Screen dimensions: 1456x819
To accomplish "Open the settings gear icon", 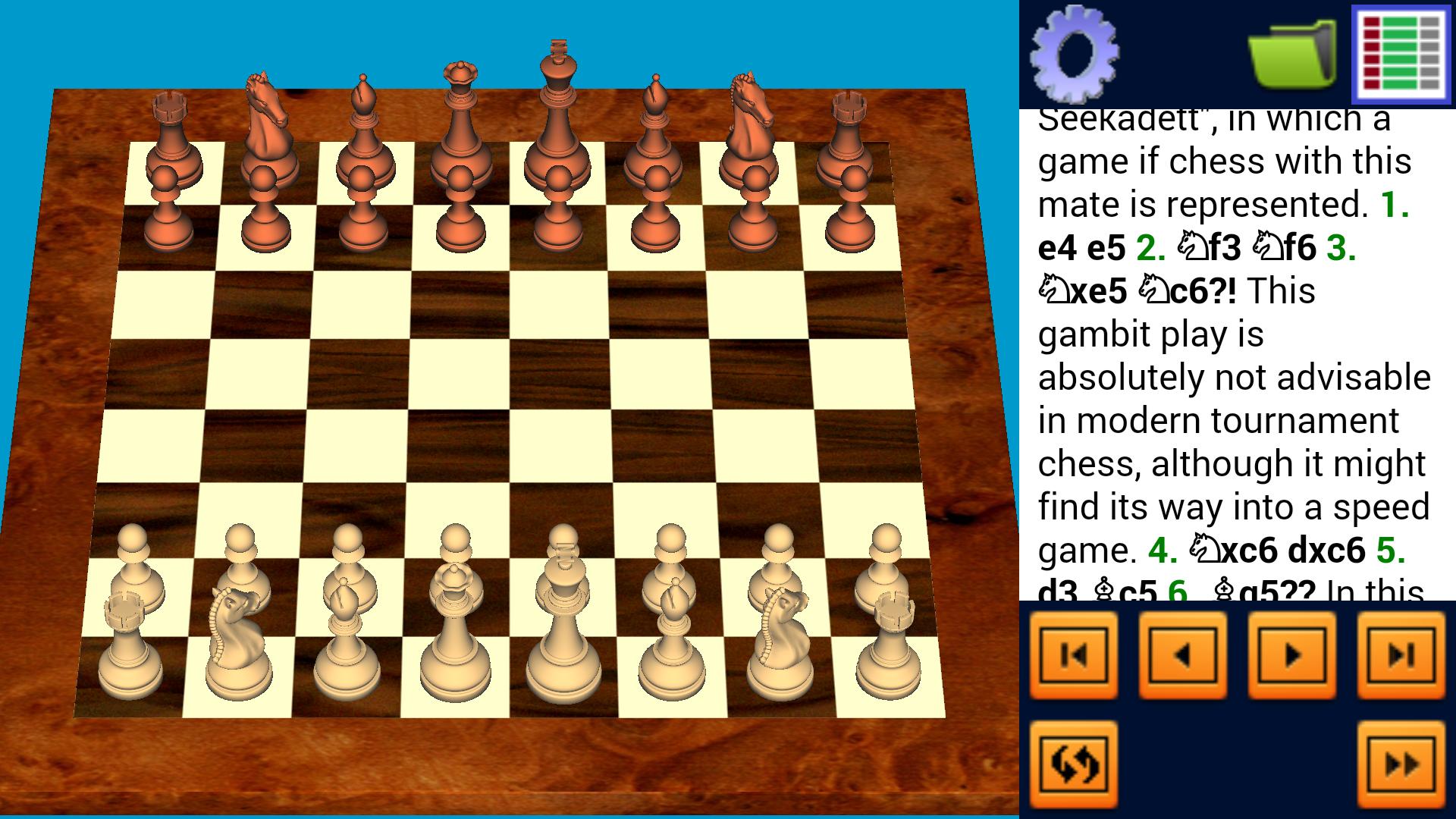I will click(x=1075, y=55).
